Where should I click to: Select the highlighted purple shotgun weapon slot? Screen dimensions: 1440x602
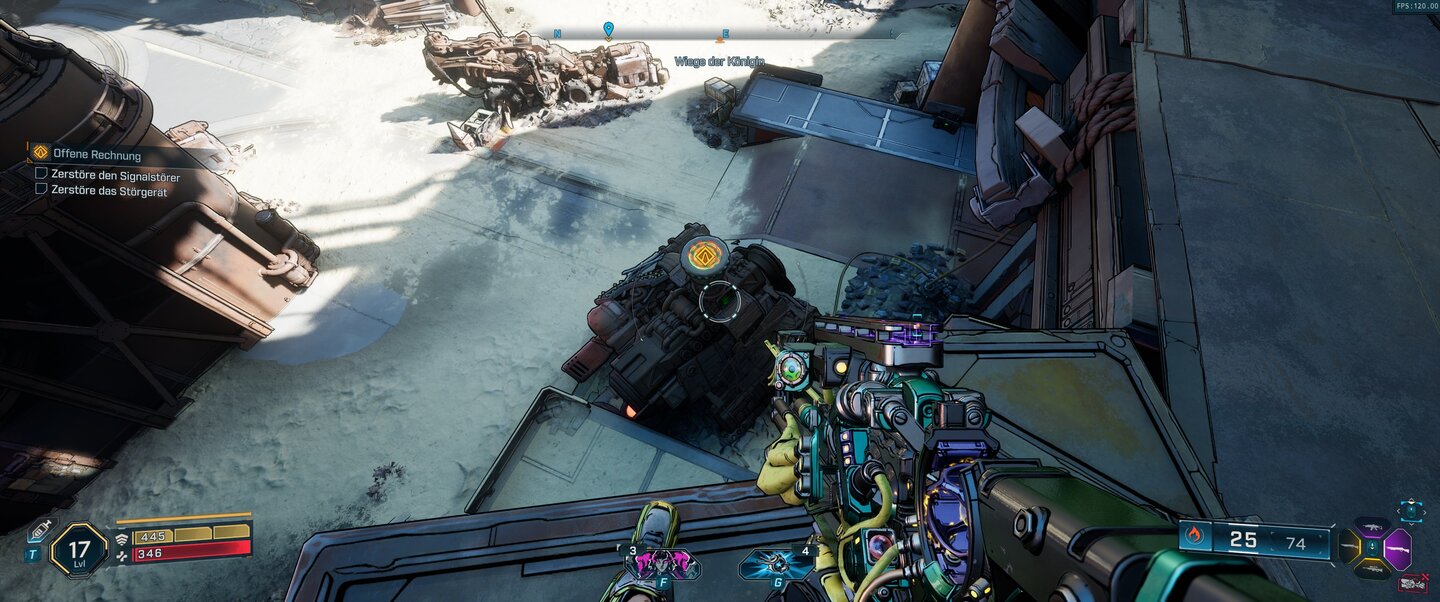pyautogui.click(x=1398, y=549)
